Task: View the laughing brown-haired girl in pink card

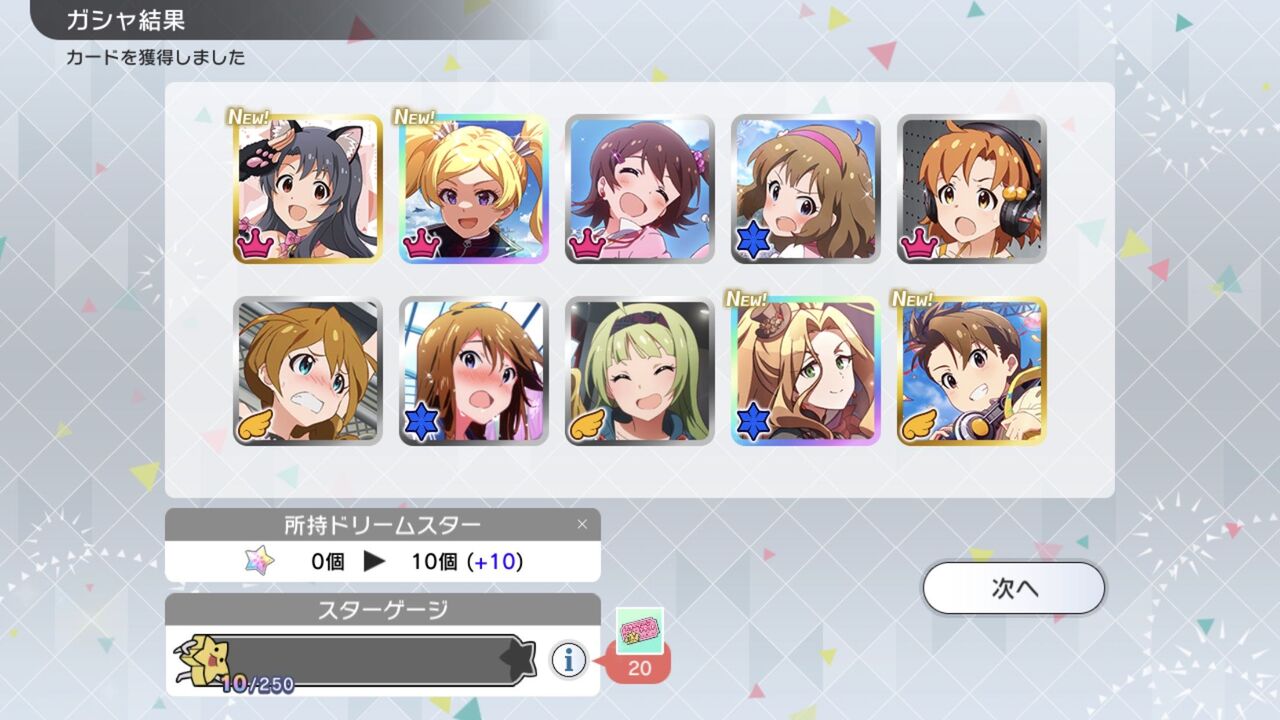Action: point(640,189)
